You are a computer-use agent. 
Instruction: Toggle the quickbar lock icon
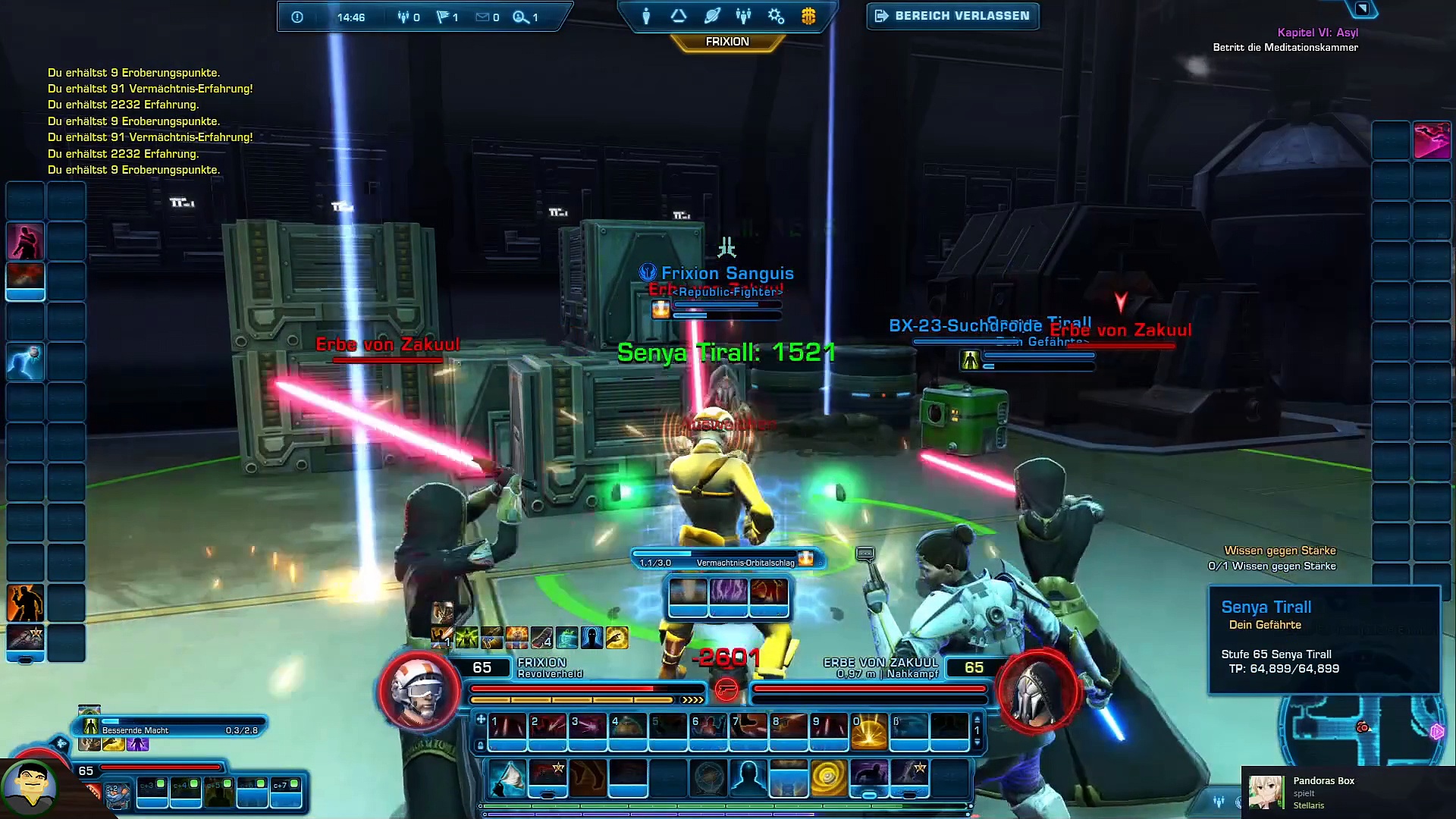480,745
